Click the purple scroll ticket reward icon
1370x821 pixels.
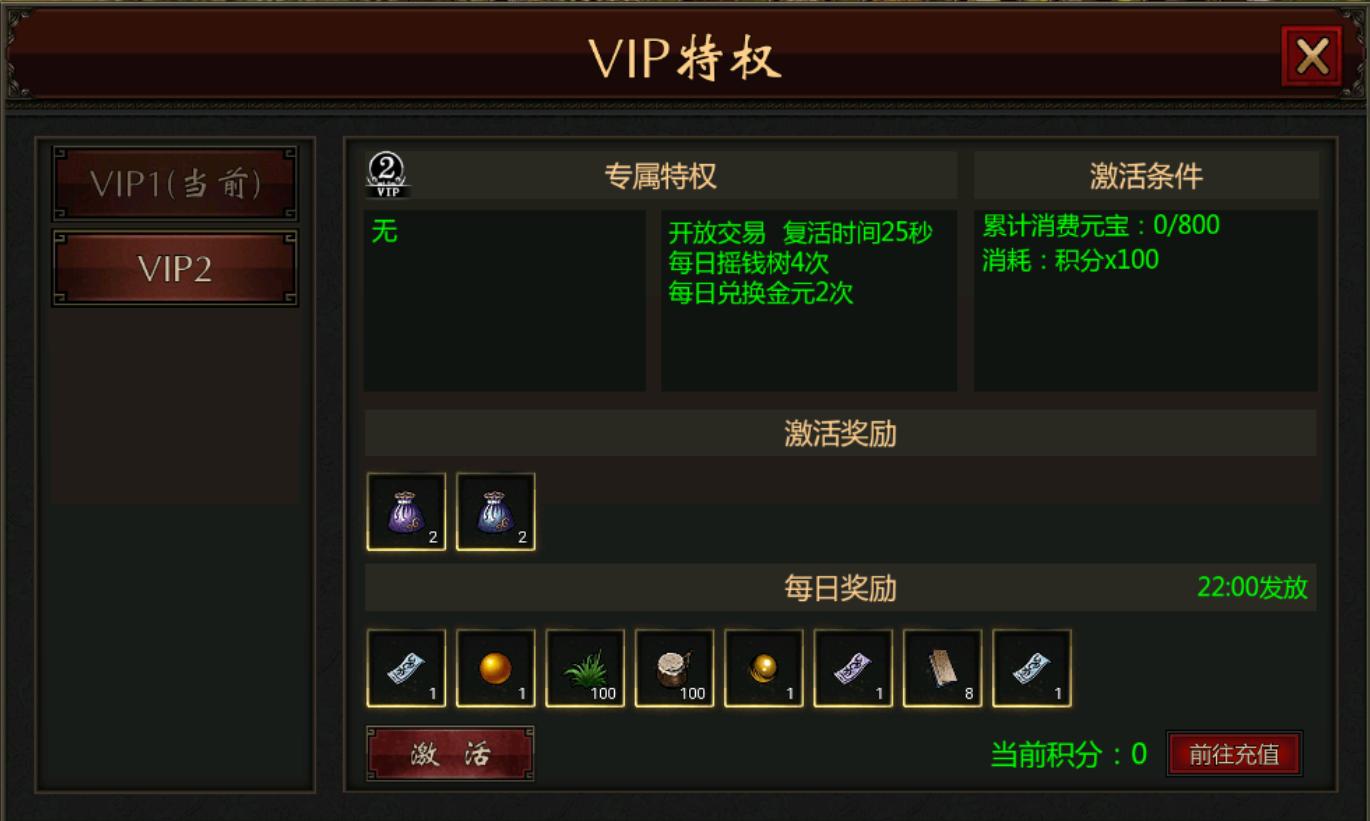coord(851,668)
